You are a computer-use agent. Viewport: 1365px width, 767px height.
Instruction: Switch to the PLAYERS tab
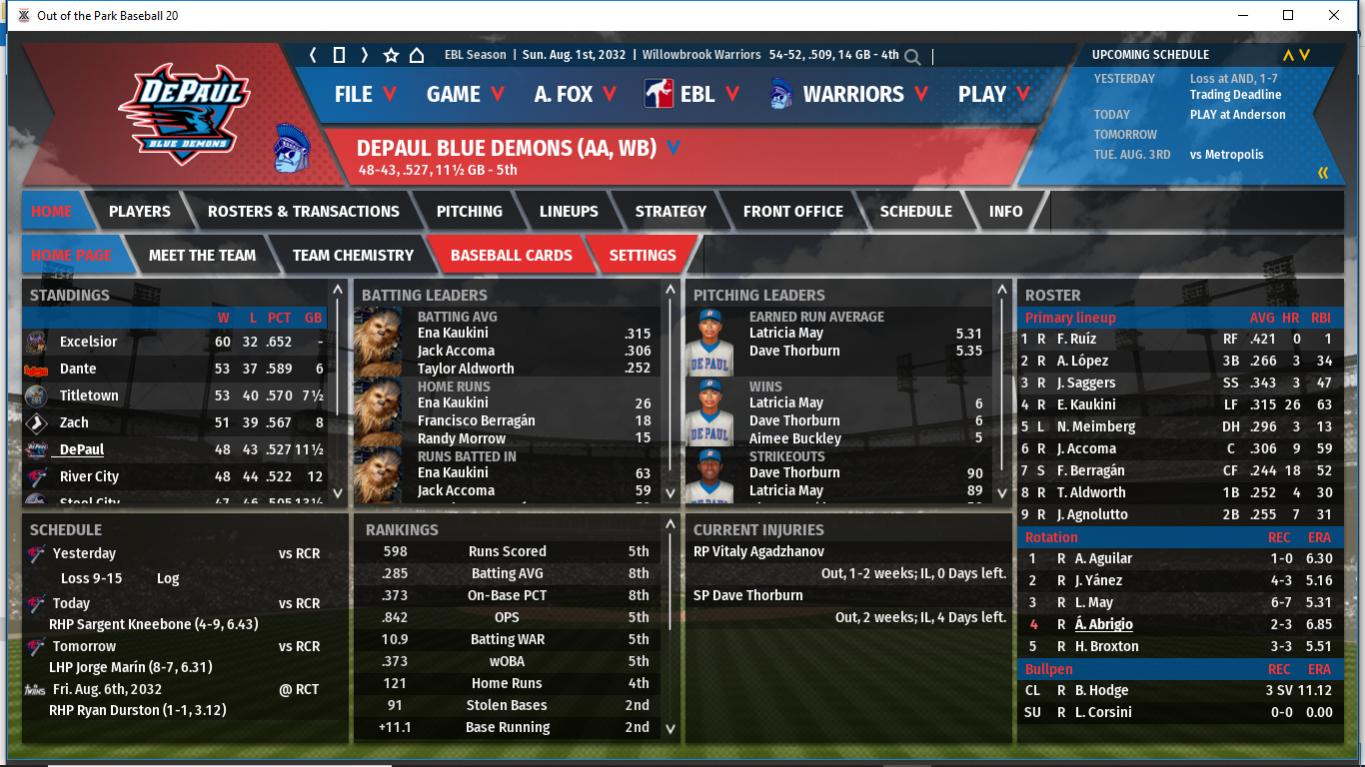[x=139, y=211]
